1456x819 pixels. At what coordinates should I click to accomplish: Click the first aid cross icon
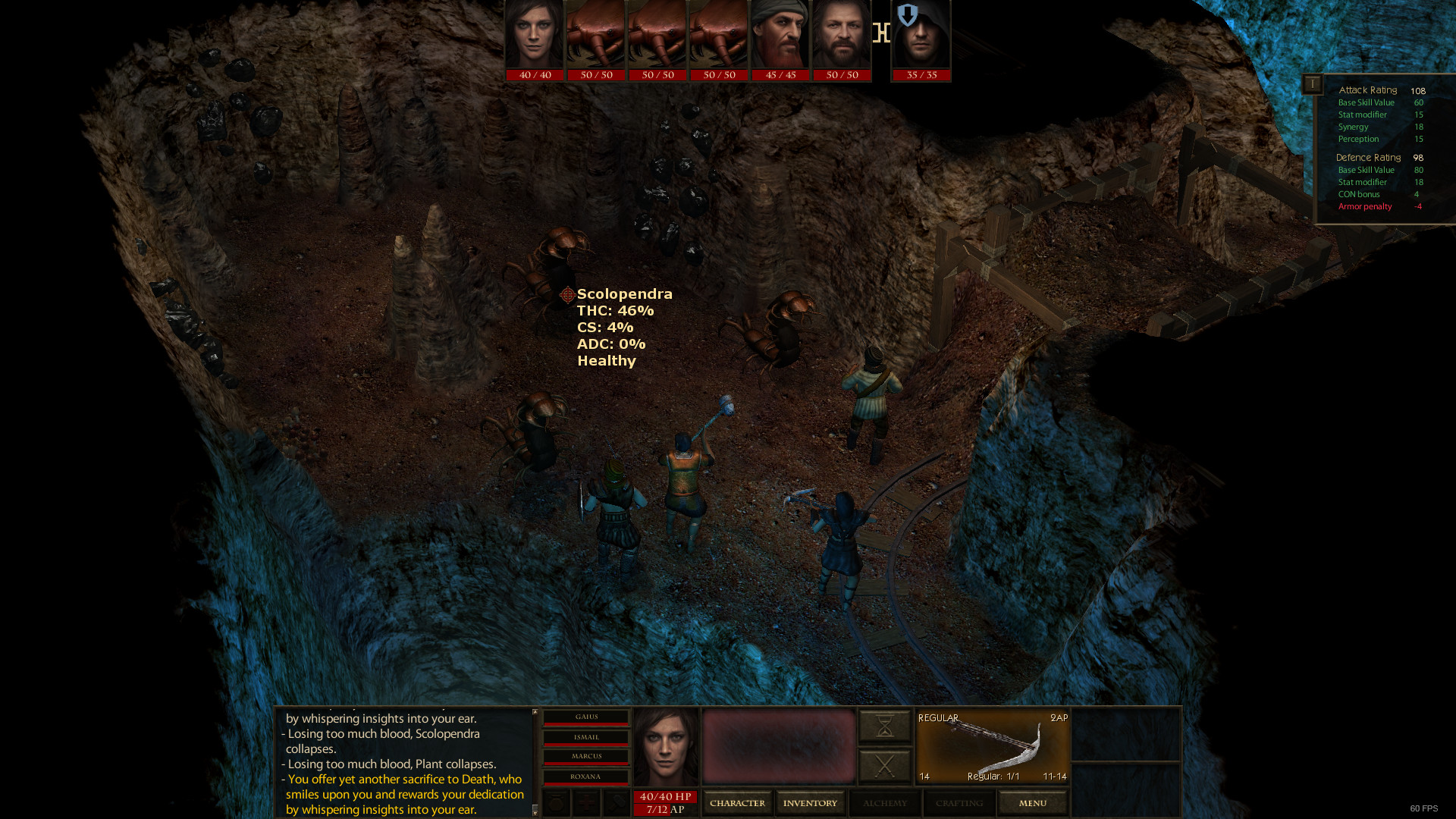tap(585, 802)
